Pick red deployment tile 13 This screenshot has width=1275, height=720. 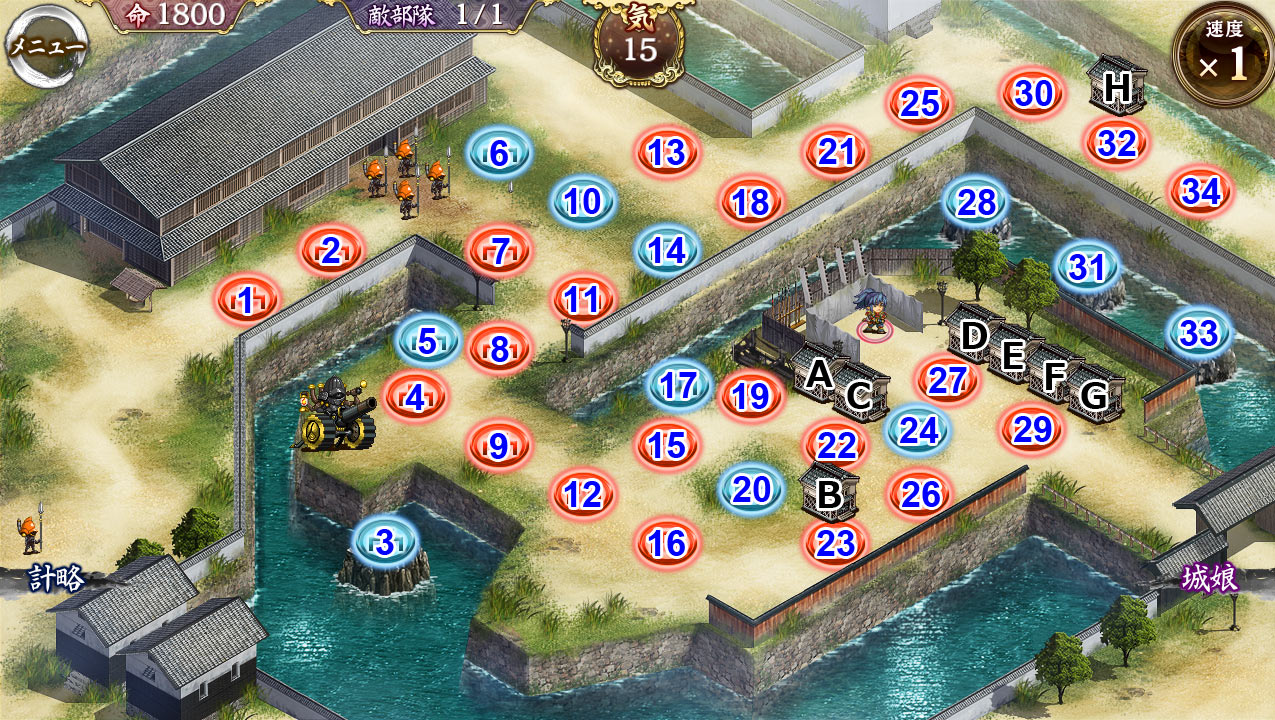[x=667, y=153]
